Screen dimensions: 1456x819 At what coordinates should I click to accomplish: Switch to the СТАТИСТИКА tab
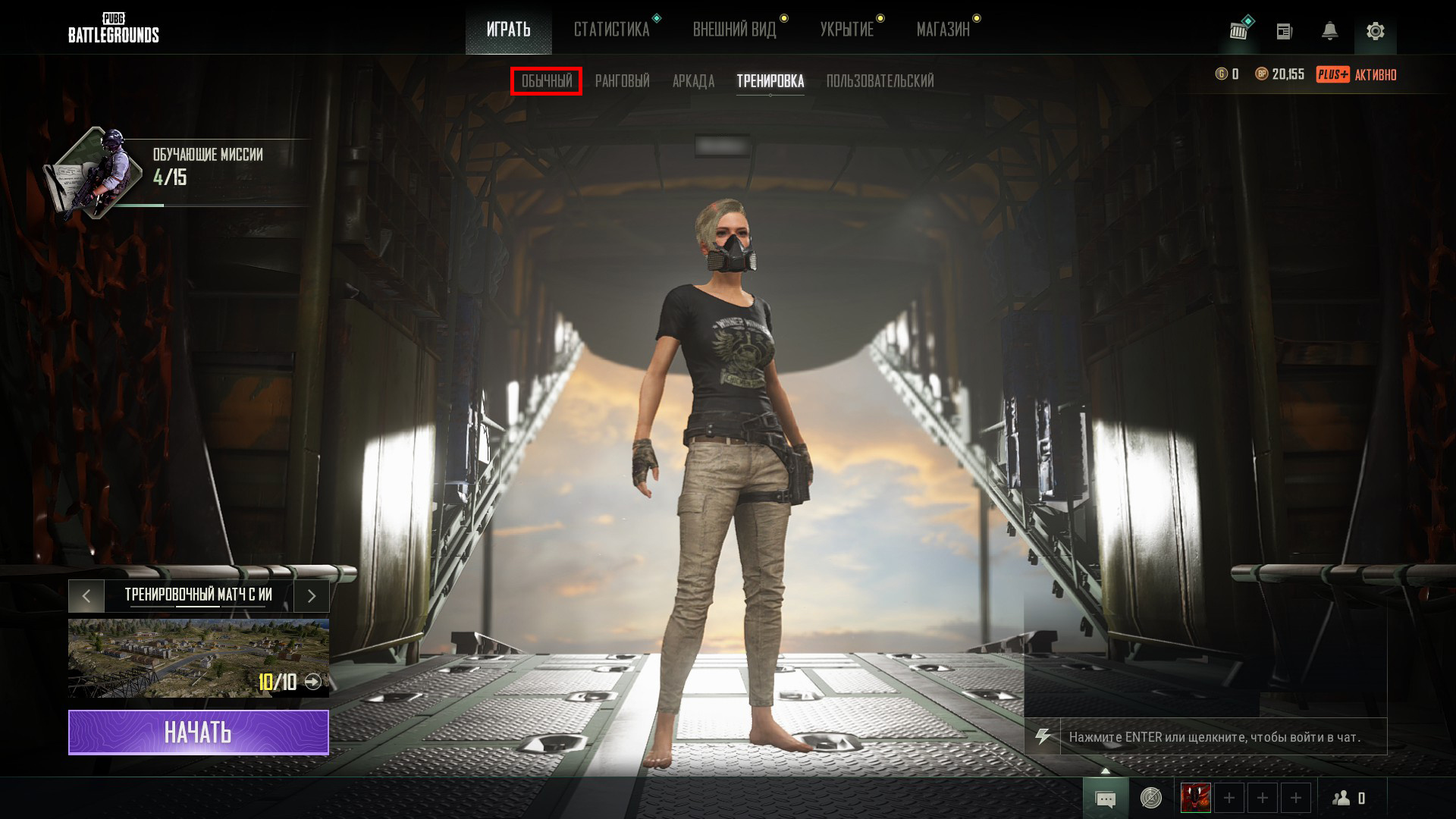tap(613, 29)
